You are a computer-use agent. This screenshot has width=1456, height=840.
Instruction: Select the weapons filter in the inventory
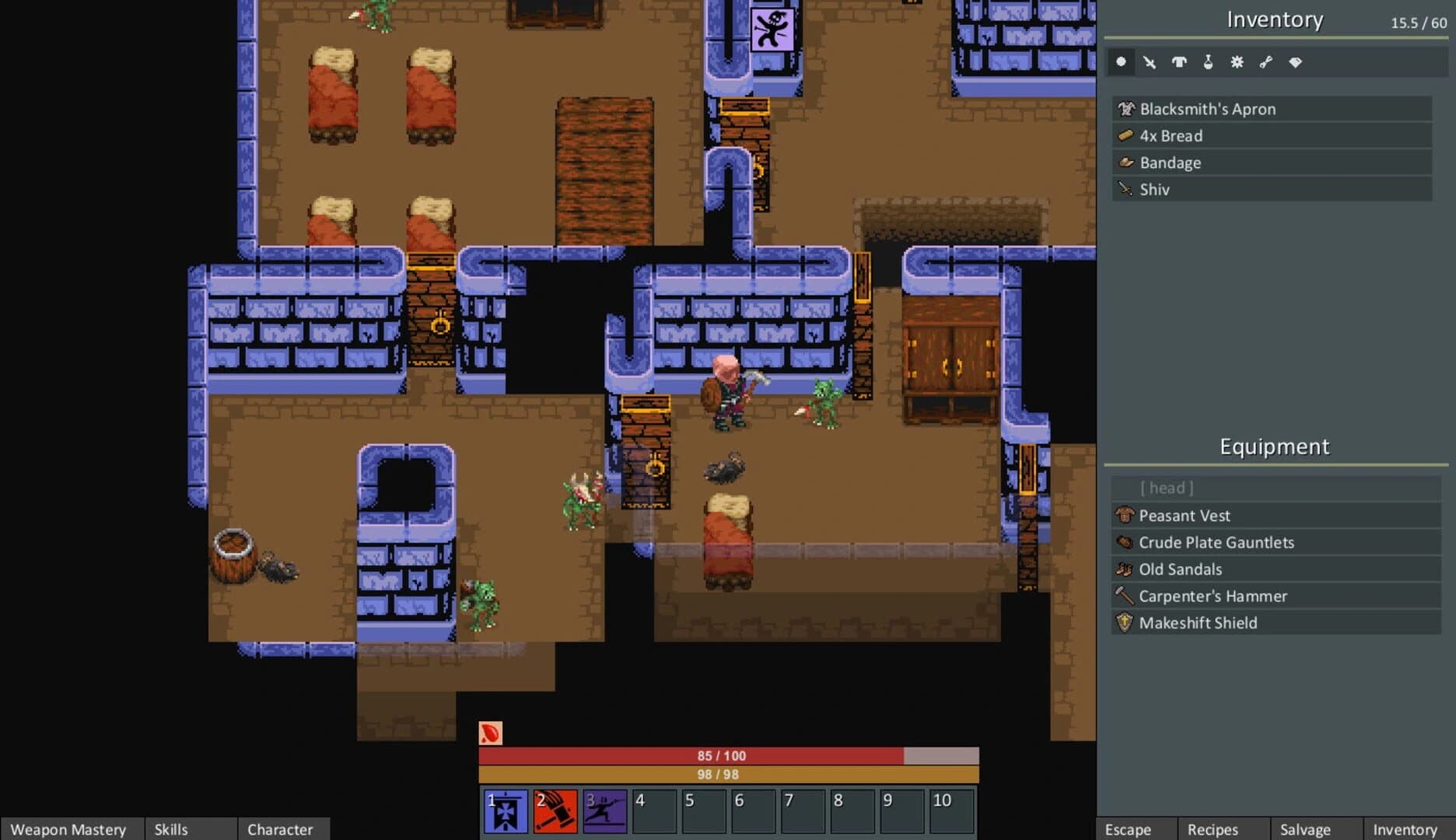(x=1150, y=62)
